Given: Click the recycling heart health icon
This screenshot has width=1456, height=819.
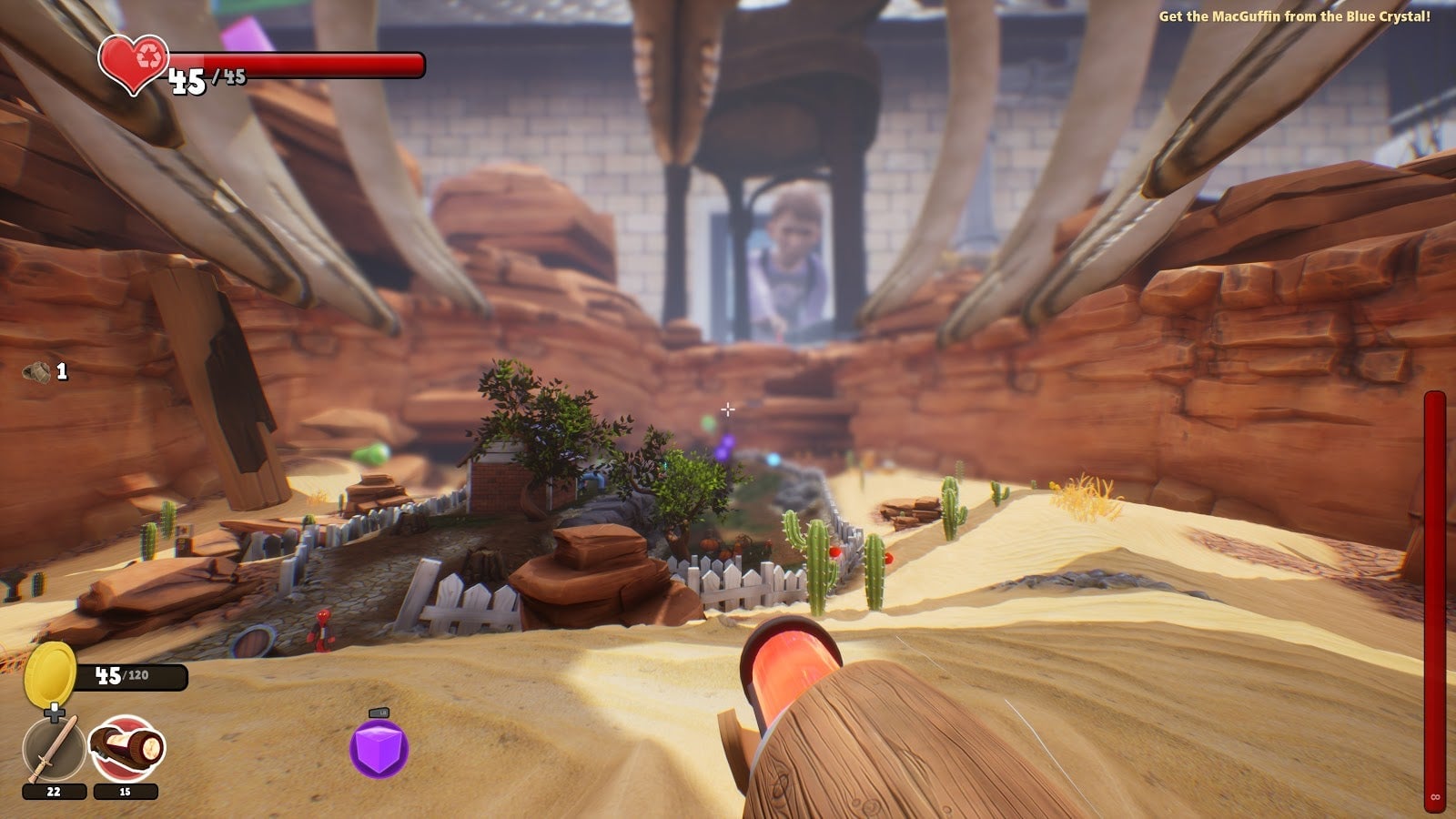Looking at the screenshot, I should [x=134, y=64].
